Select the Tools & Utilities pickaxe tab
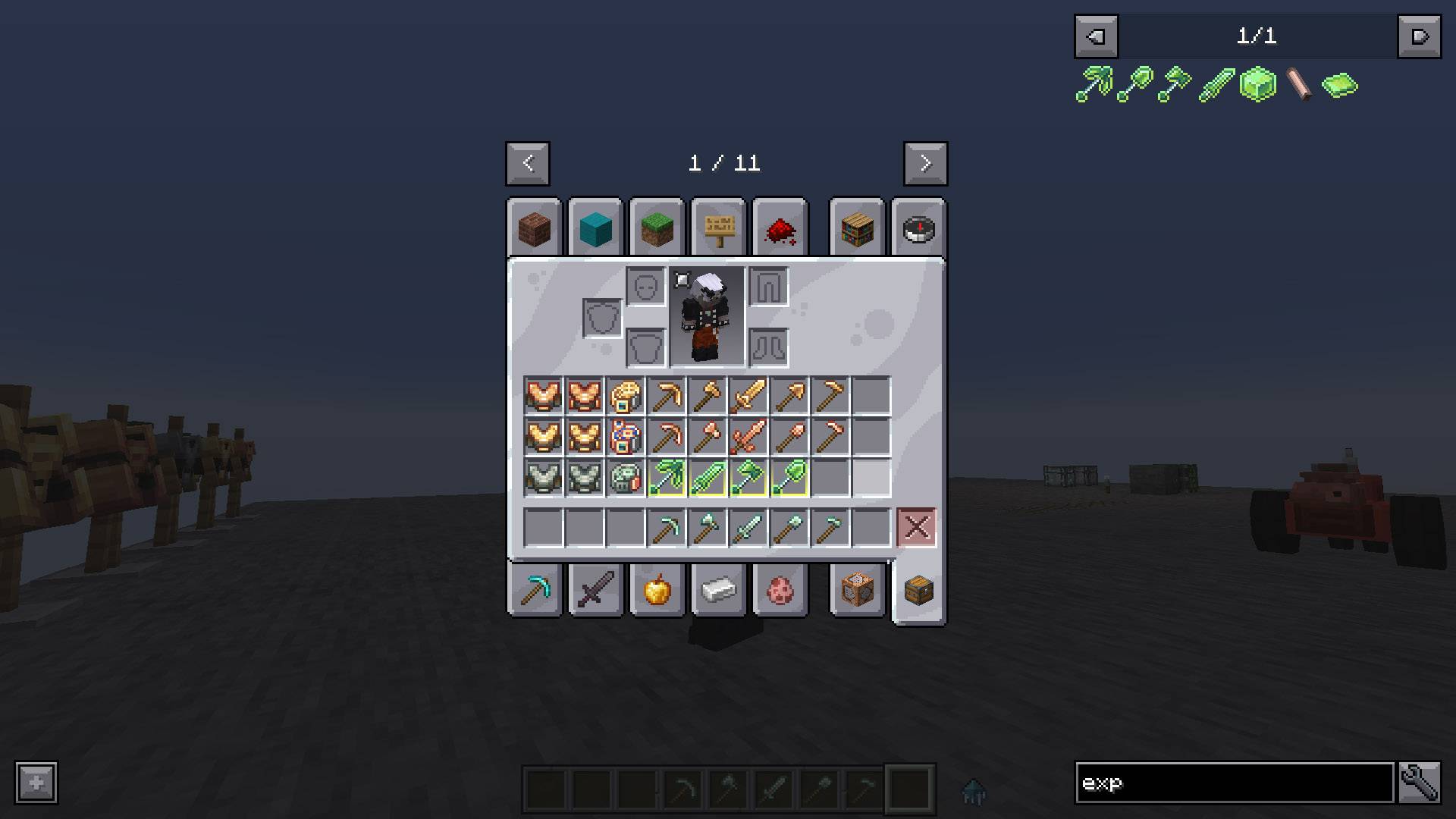This screenshot has height=819, width=1456. (533, 591)
